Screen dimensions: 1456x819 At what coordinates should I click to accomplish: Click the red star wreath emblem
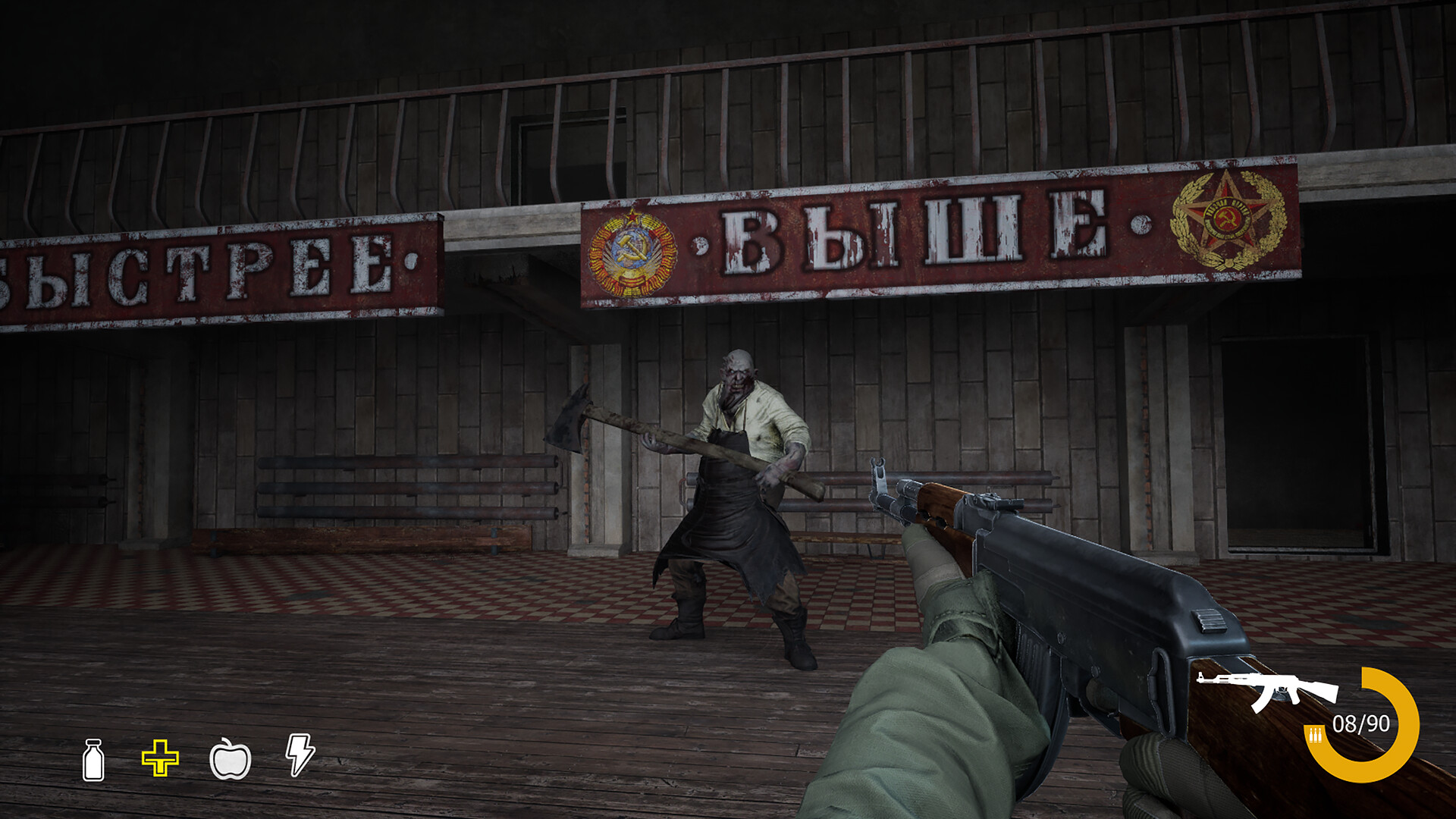coord(1228,220)
